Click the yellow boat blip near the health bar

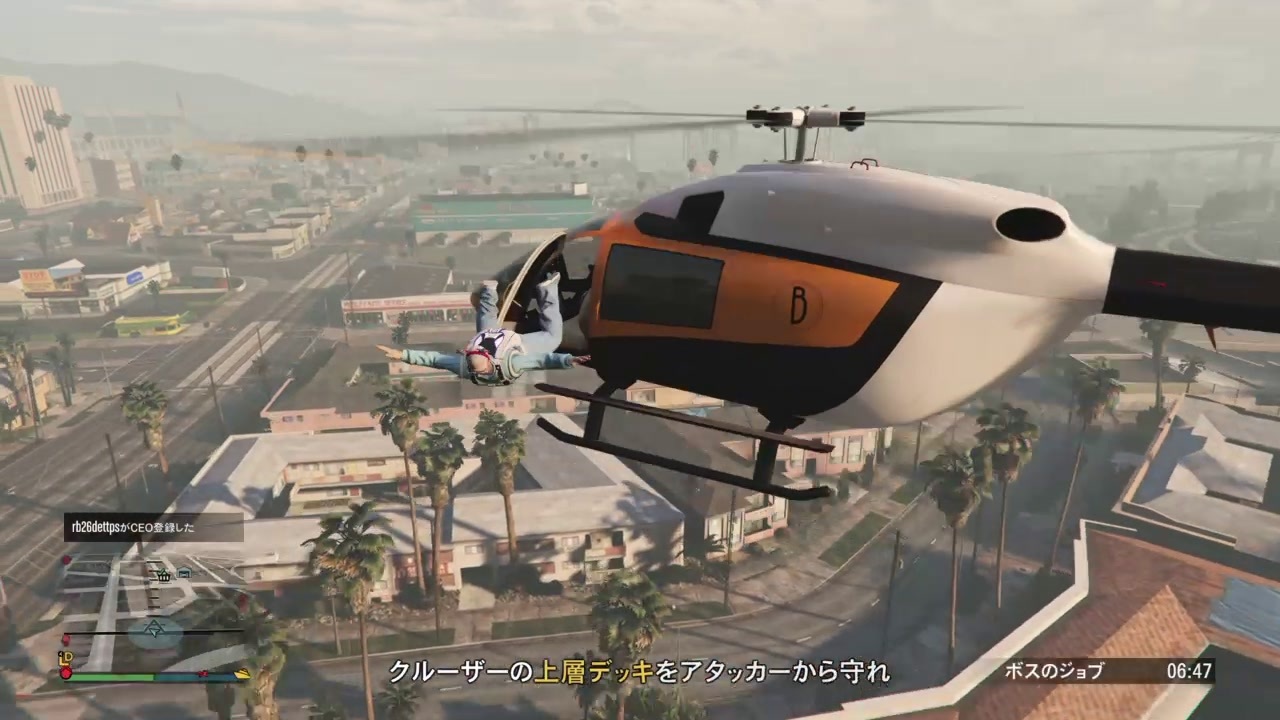point(243,673)
